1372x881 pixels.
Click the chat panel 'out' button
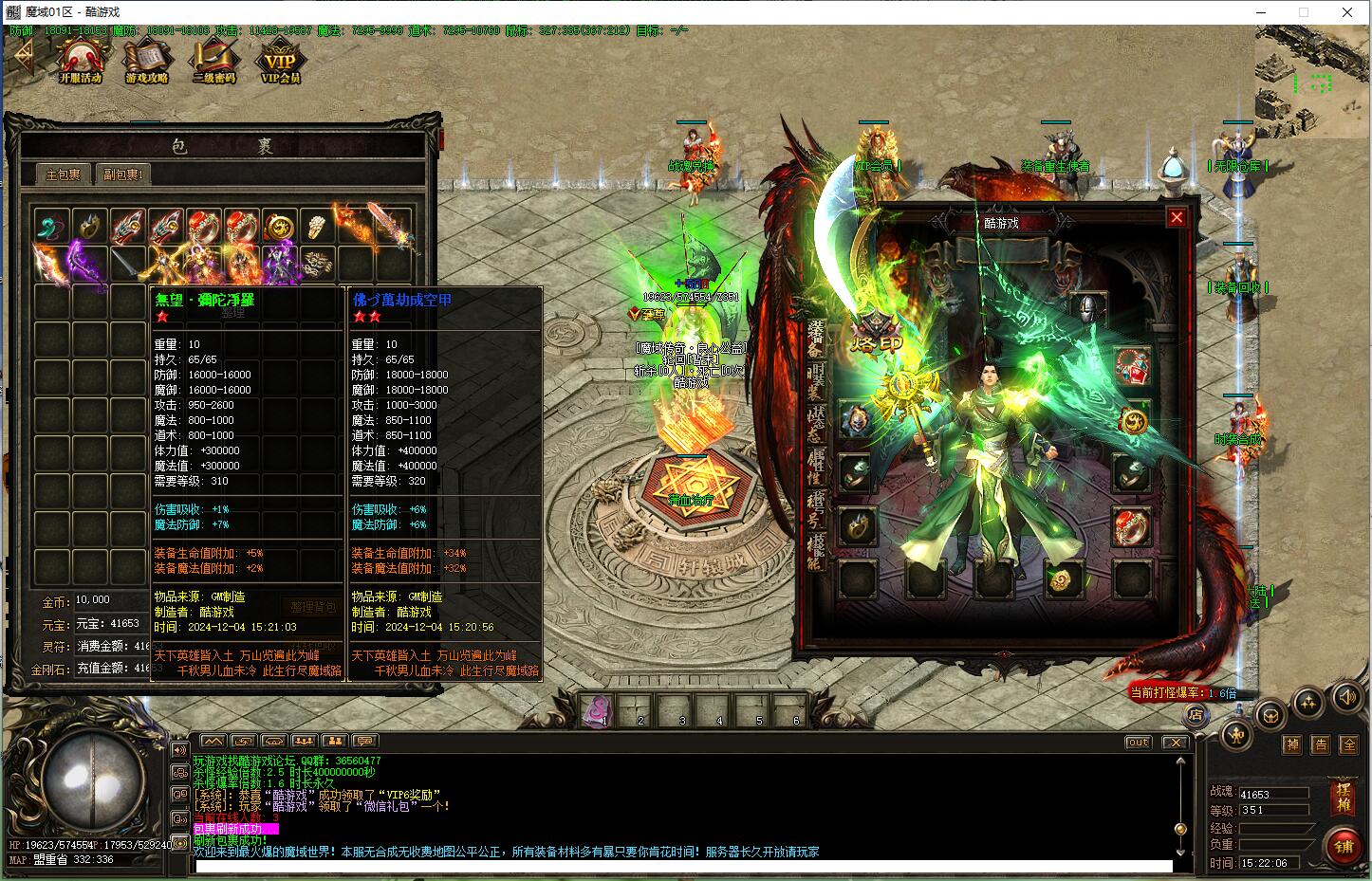pos(1138,743)
